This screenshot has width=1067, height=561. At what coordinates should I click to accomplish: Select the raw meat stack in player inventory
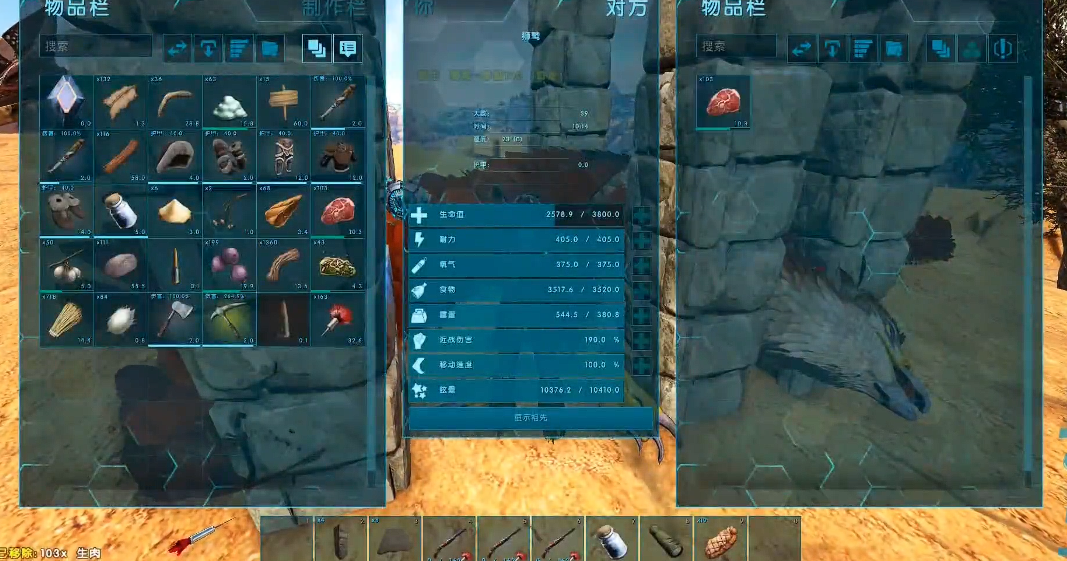coord(337,209)
